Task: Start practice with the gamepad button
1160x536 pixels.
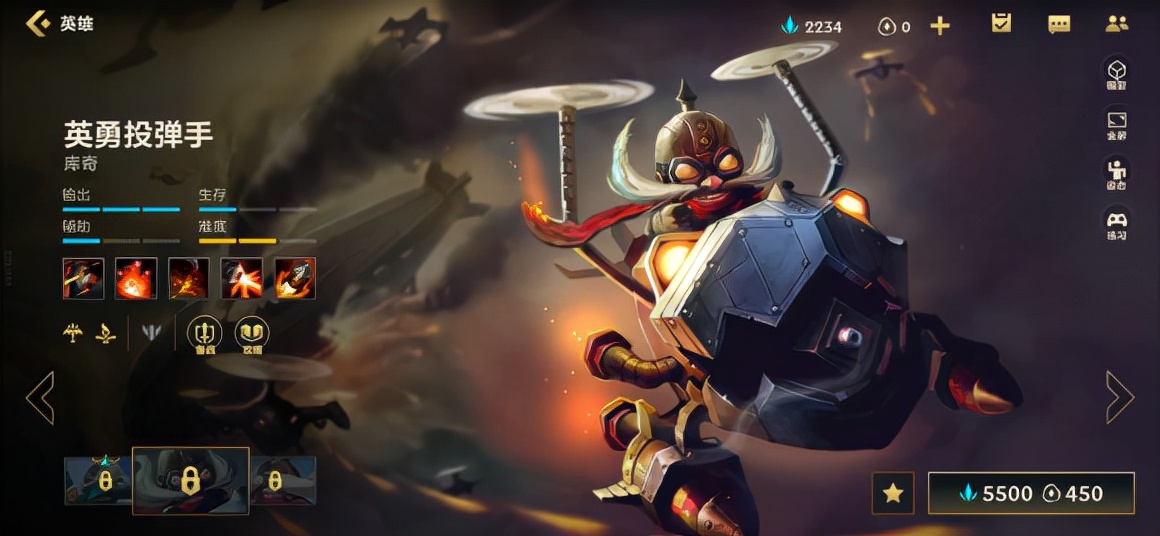Action: 1116,223
